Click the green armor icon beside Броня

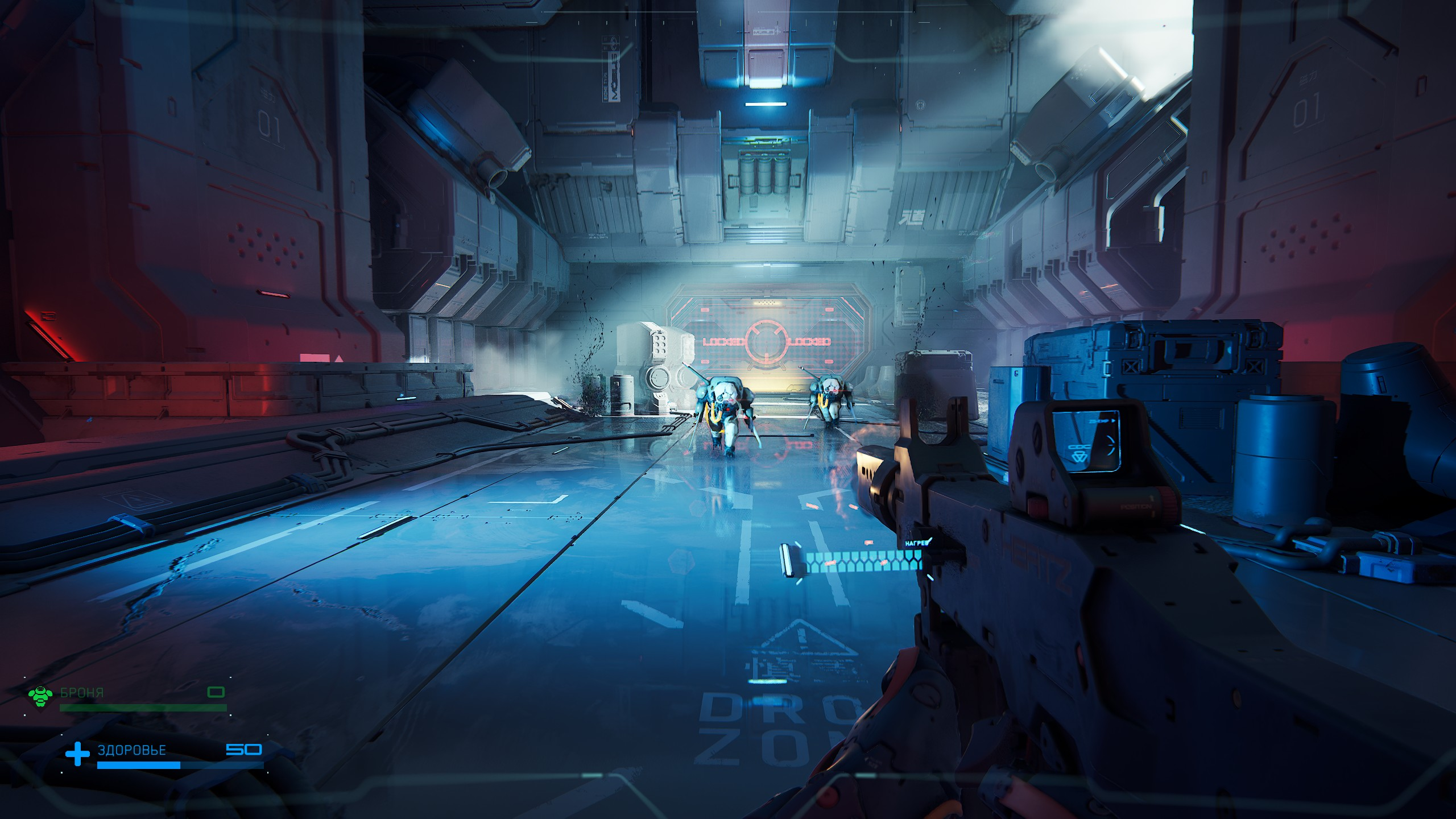[40, 696]
